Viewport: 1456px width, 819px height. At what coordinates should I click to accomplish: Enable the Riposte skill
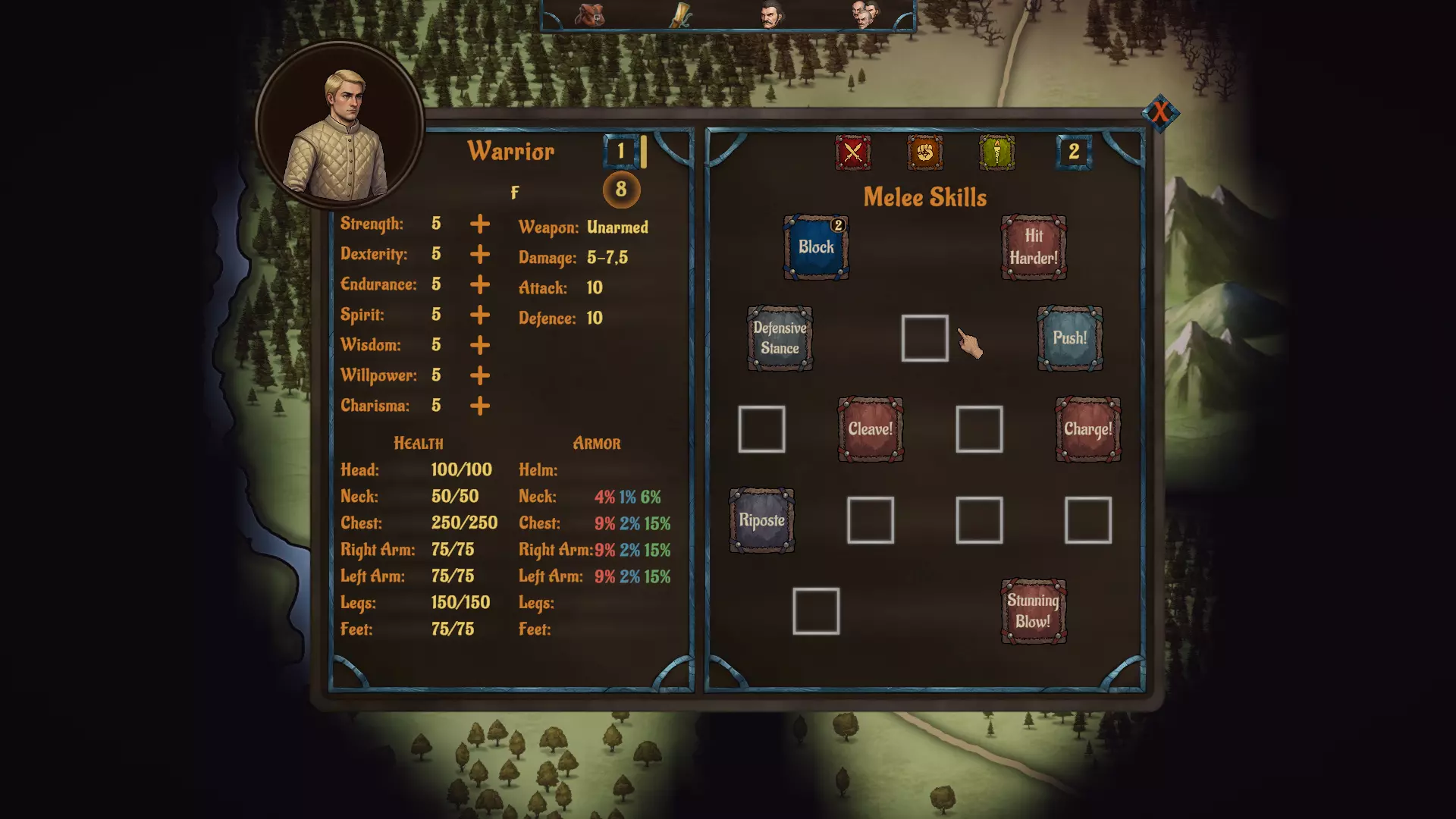(x=761, y=522)
